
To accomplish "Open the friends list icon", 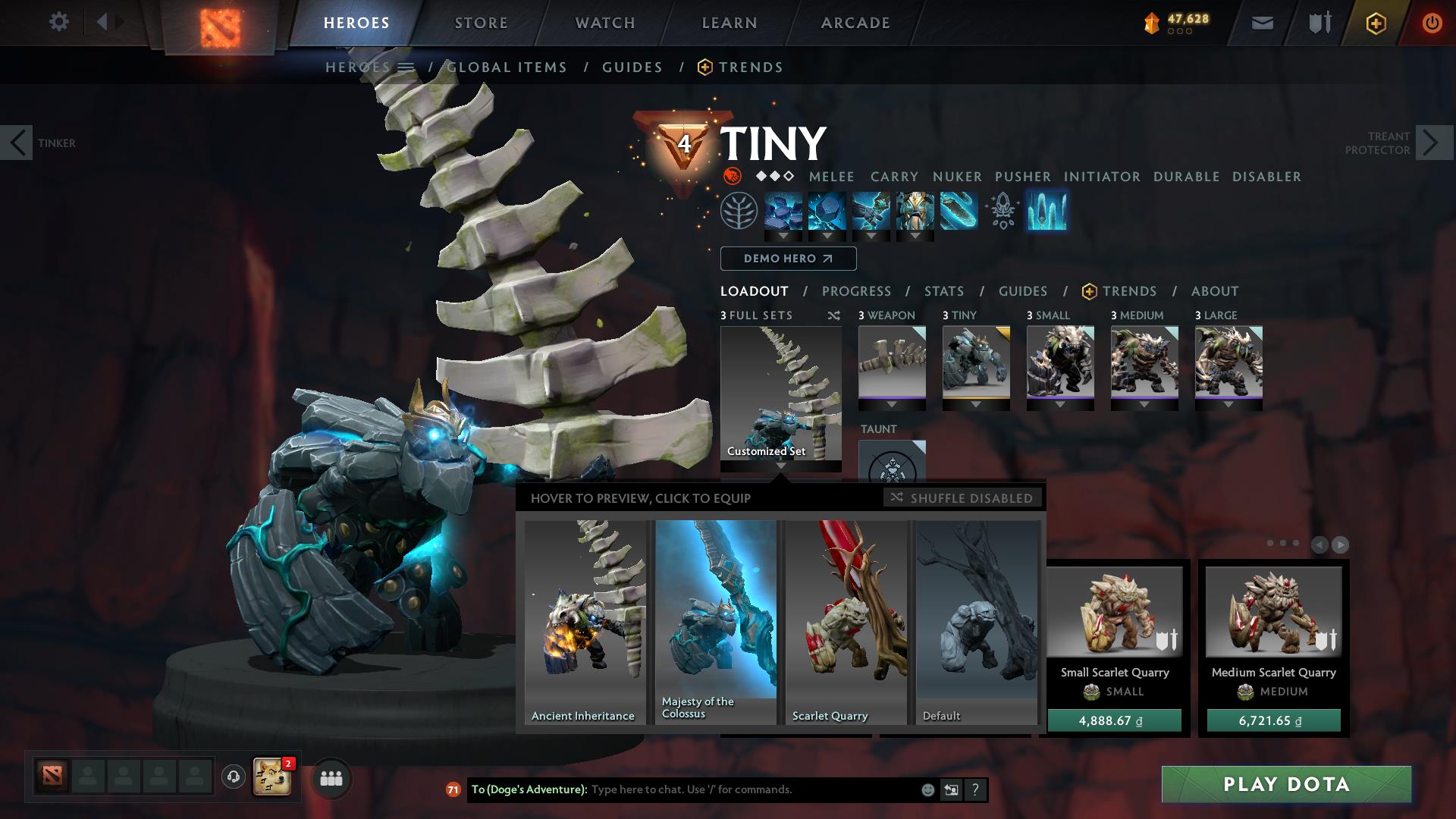I will tap(331, 780).
